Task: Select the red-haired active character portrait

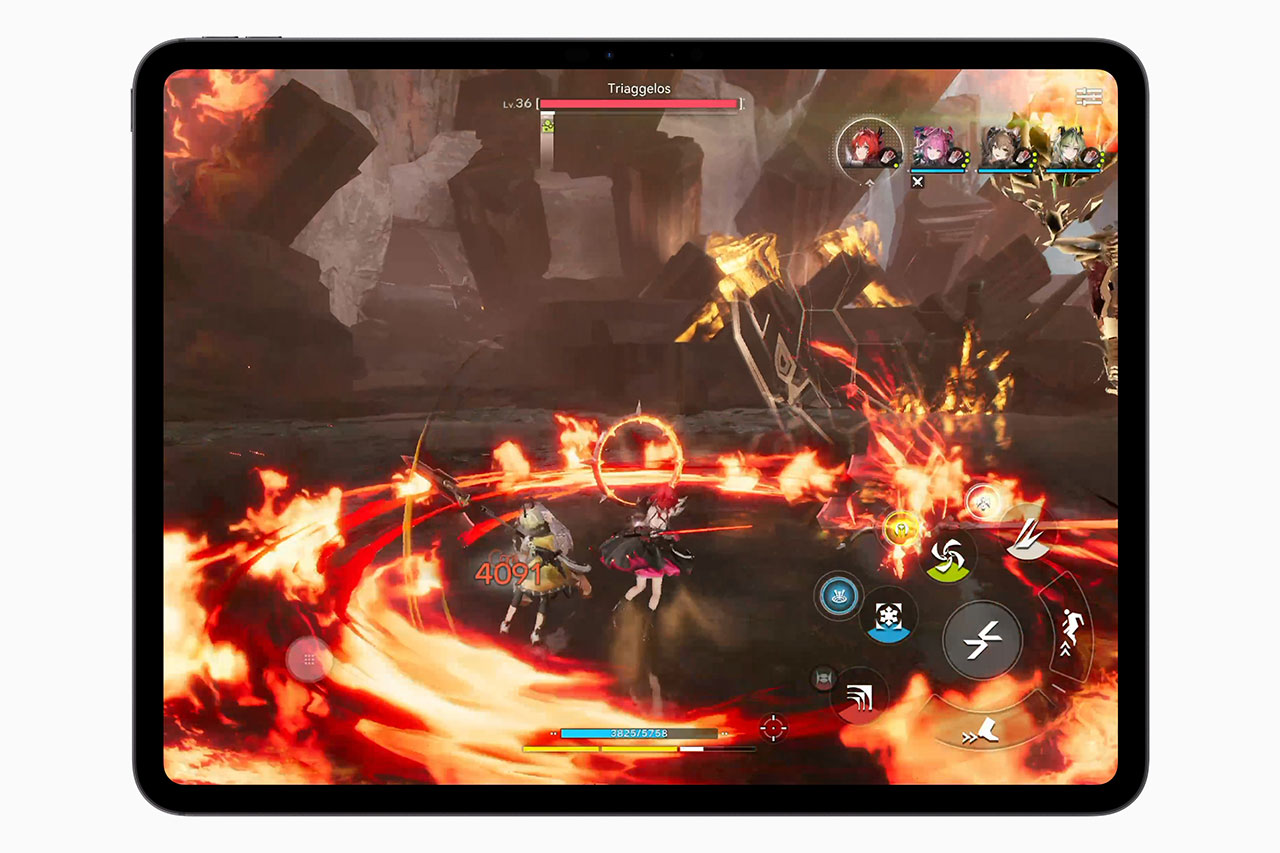Action: [863, 146]
